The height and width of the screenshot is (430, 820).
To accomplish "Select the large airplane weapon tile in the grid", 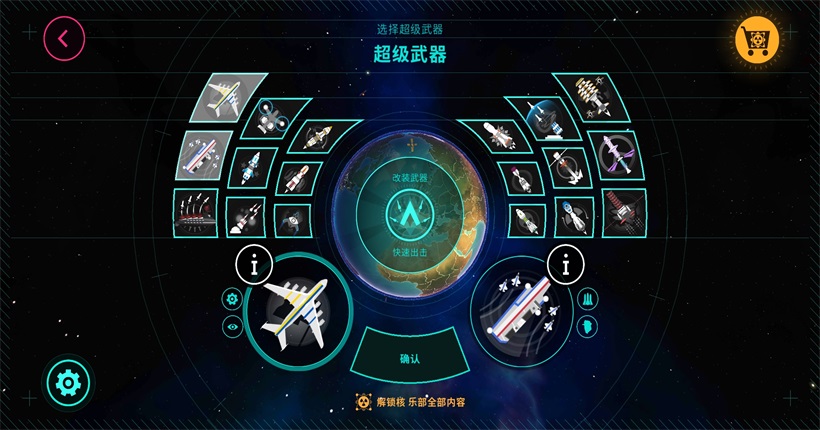I will [230, 98].
